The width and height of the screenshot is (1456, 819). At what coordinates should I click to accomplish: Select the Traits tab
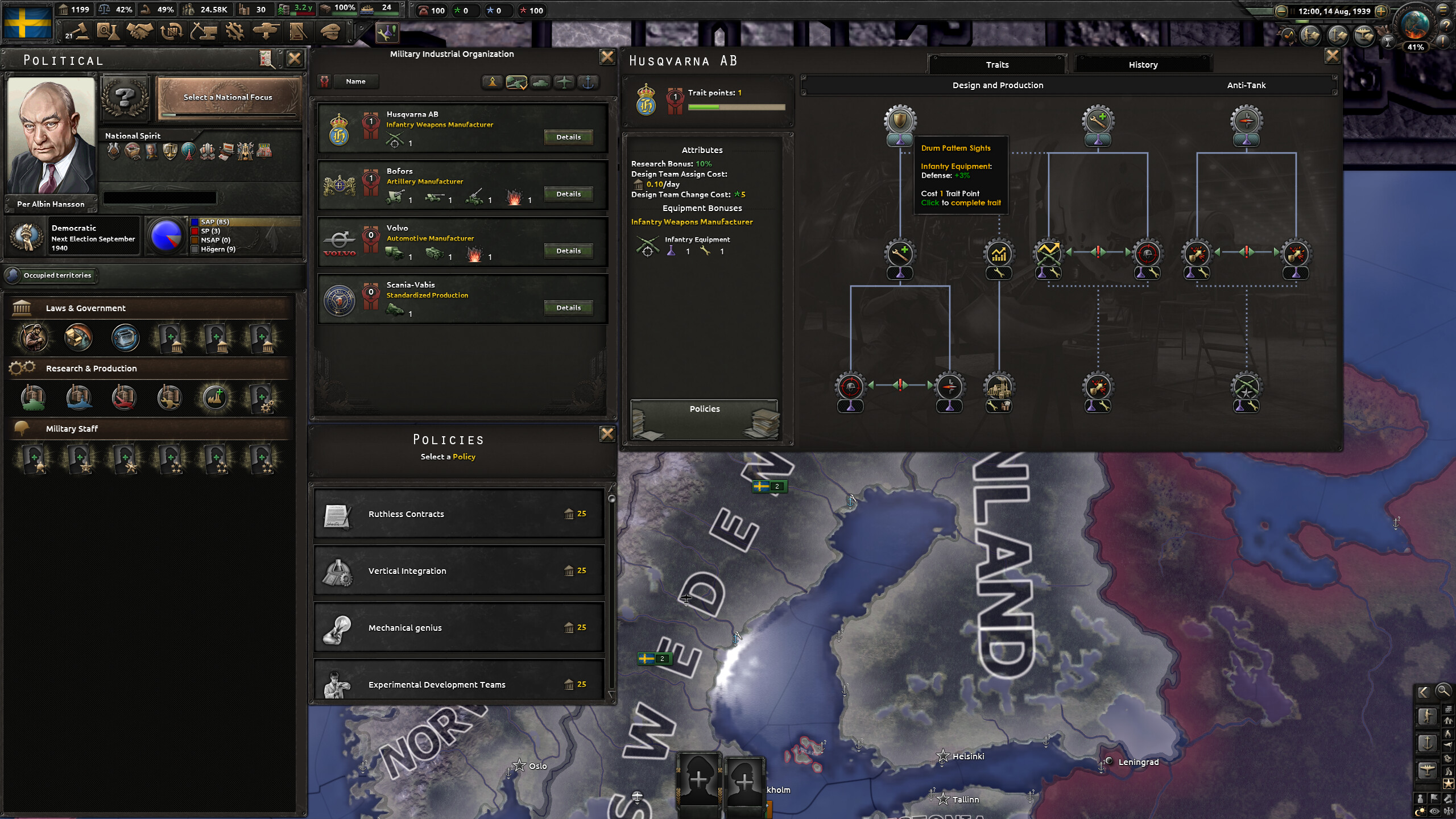point(998,64)
